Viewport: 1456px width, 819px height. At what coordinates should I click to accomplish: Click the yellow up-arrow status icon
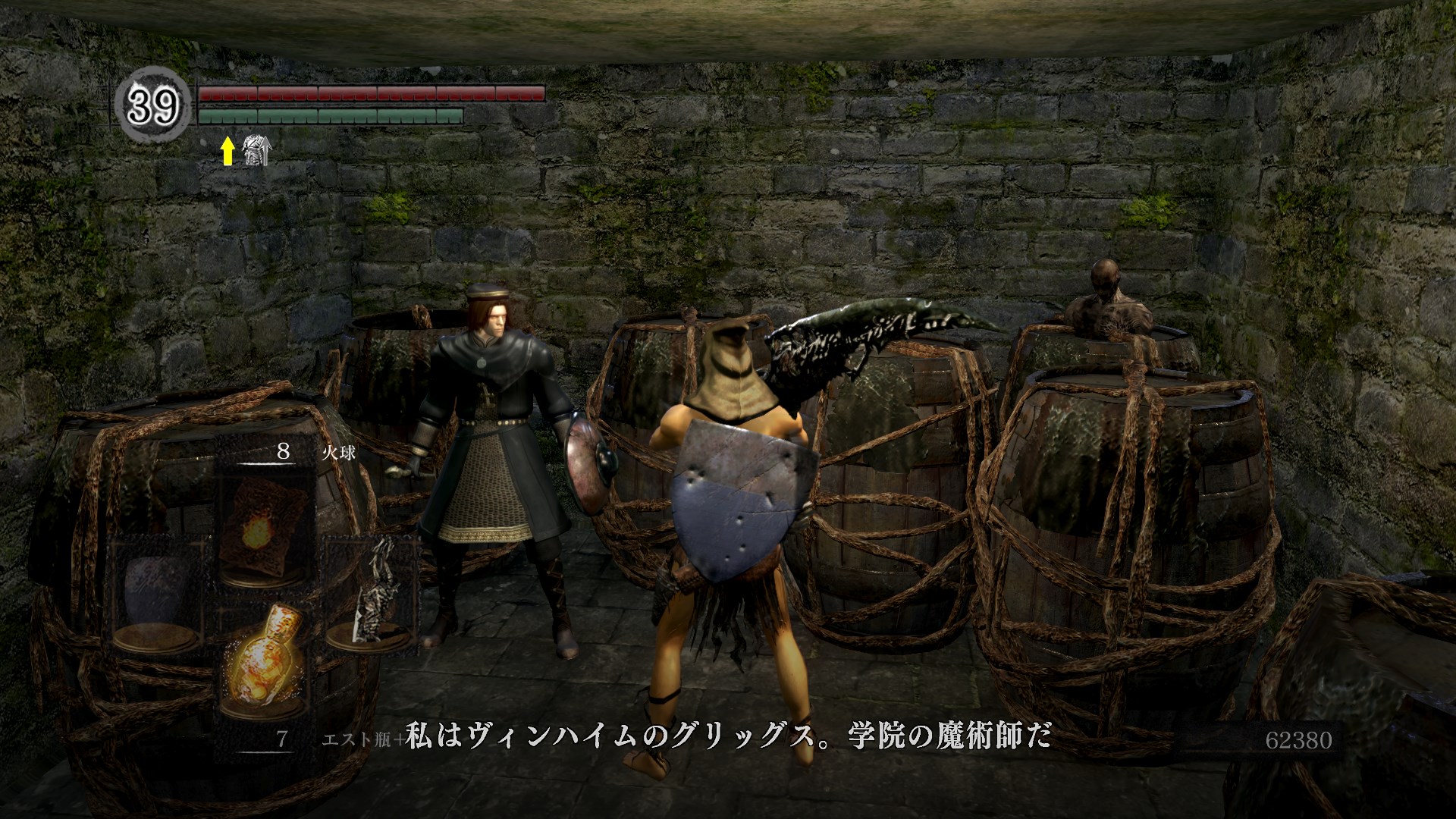[227, 152]
